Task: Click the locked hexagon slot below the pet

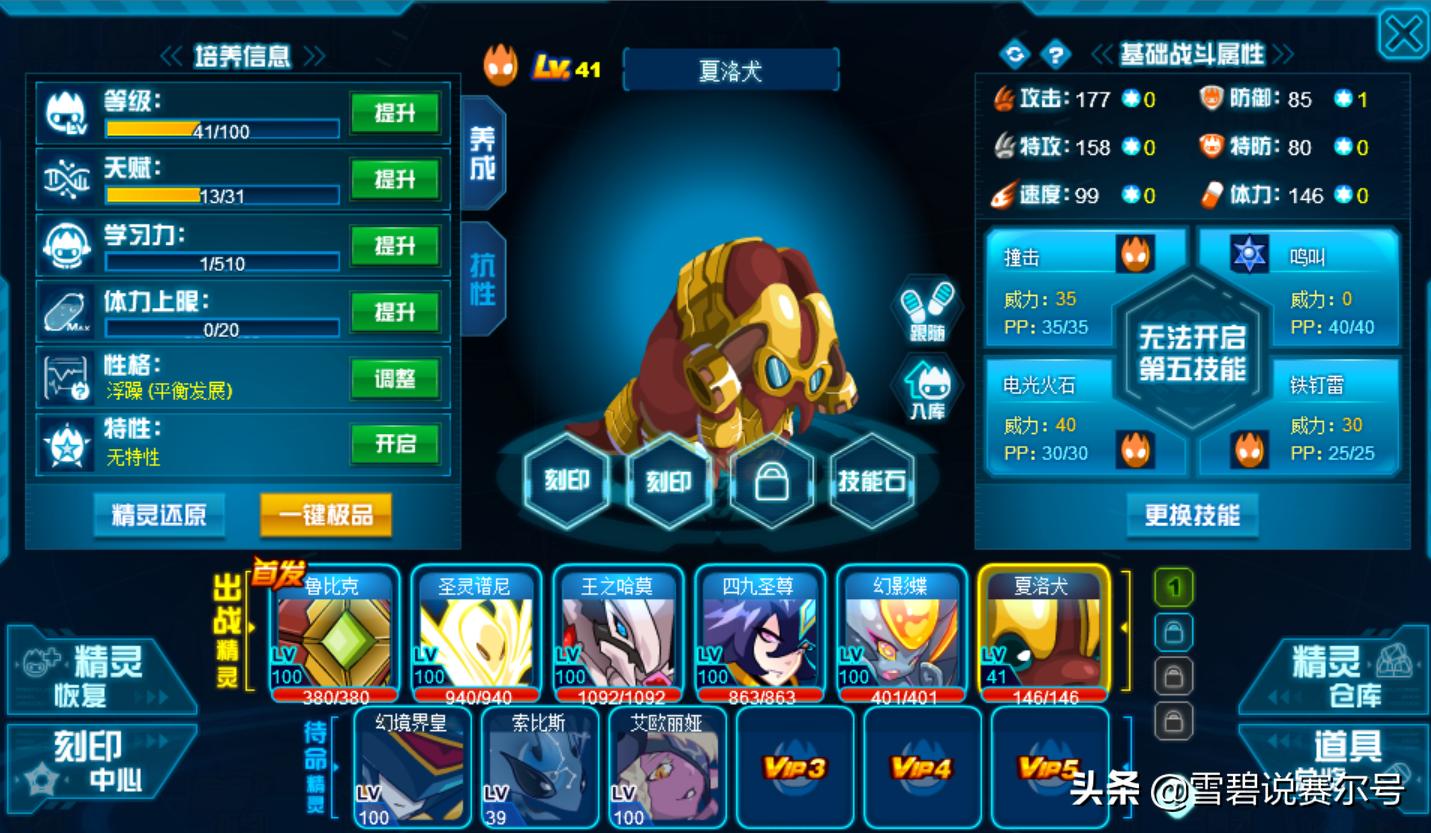Action: point(771,483)
